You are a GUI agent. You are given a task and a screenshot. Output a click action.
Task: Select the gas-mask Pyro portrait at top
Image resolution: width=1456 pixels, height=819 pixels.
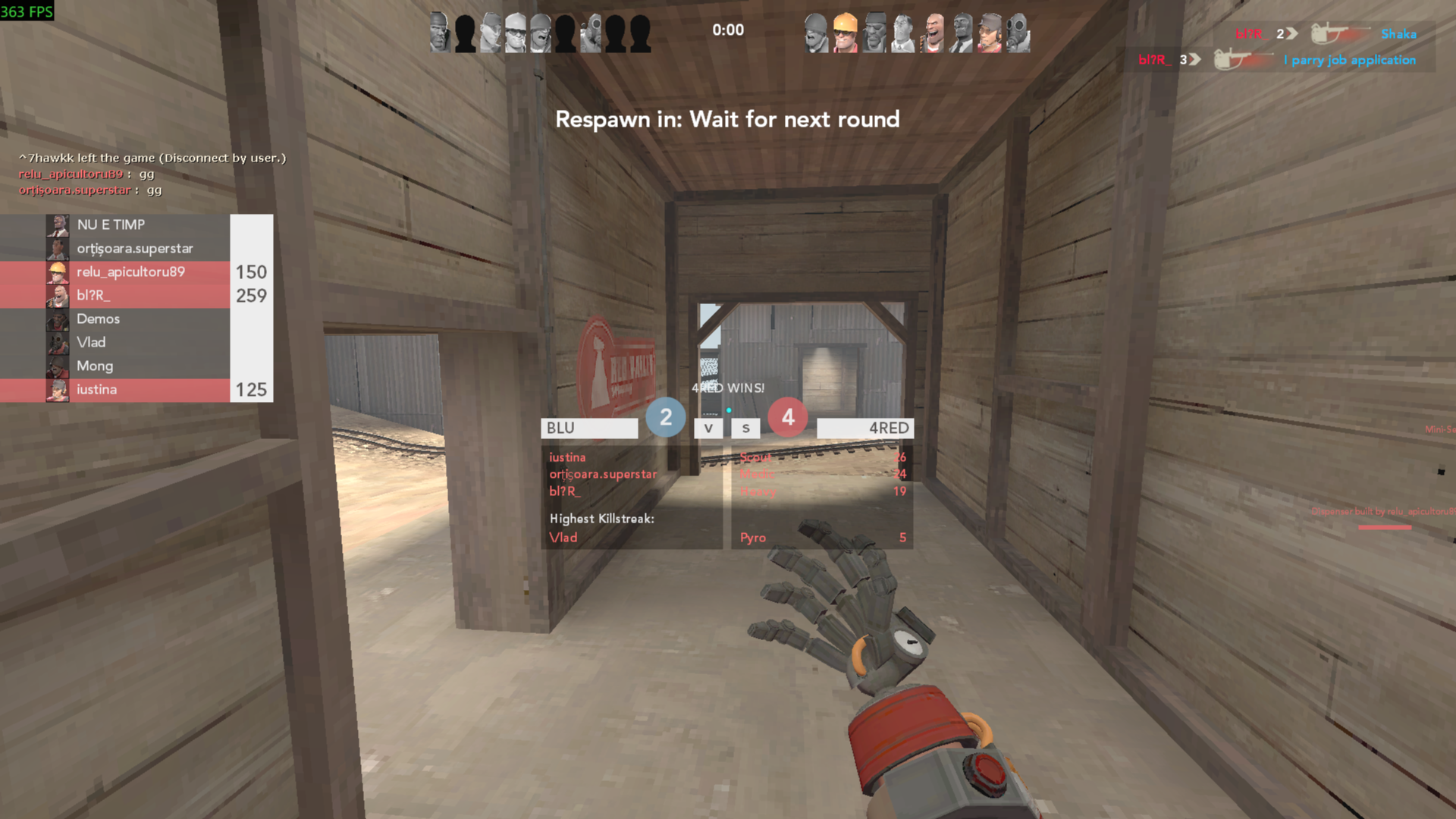click(x=1018, y=33)
